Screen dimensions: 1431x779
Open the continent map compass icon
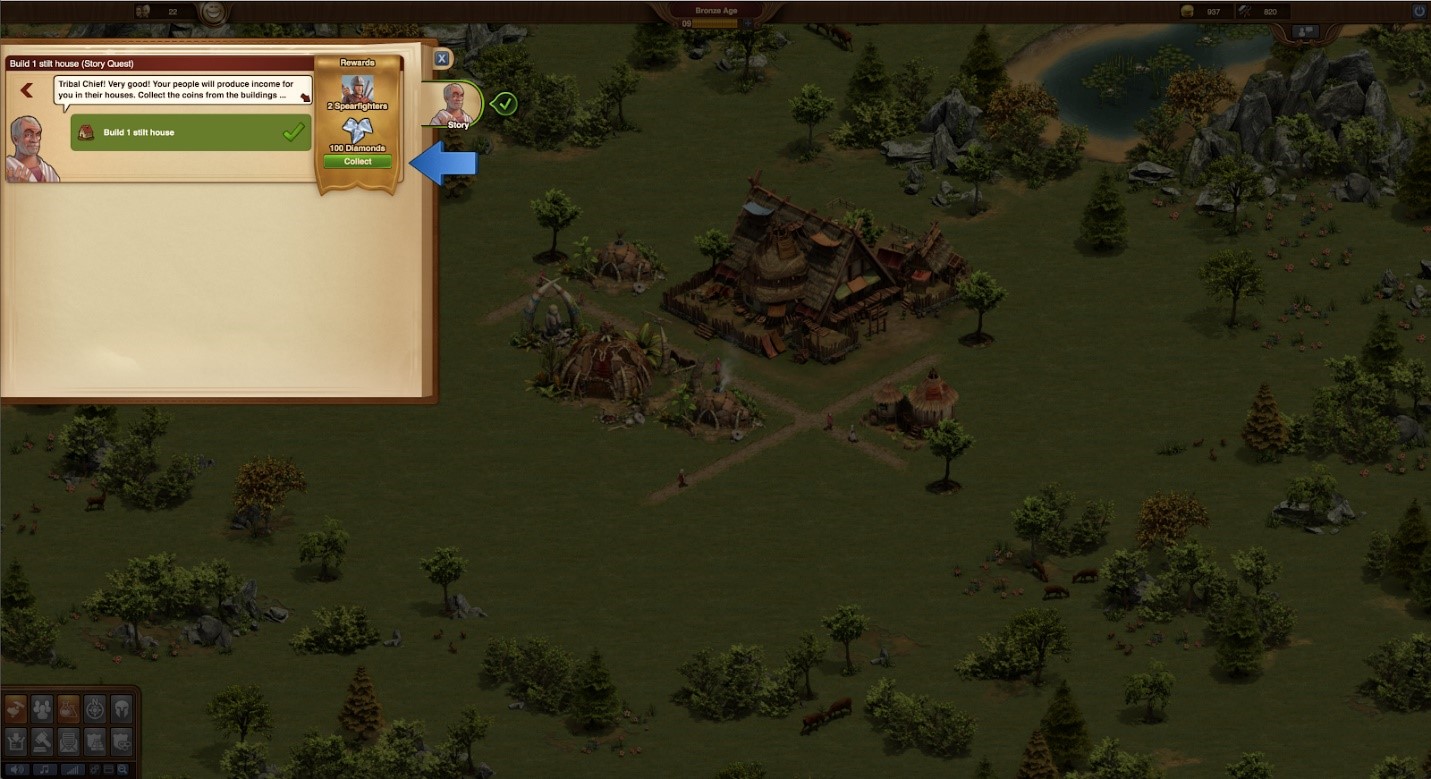coord(95,708)
